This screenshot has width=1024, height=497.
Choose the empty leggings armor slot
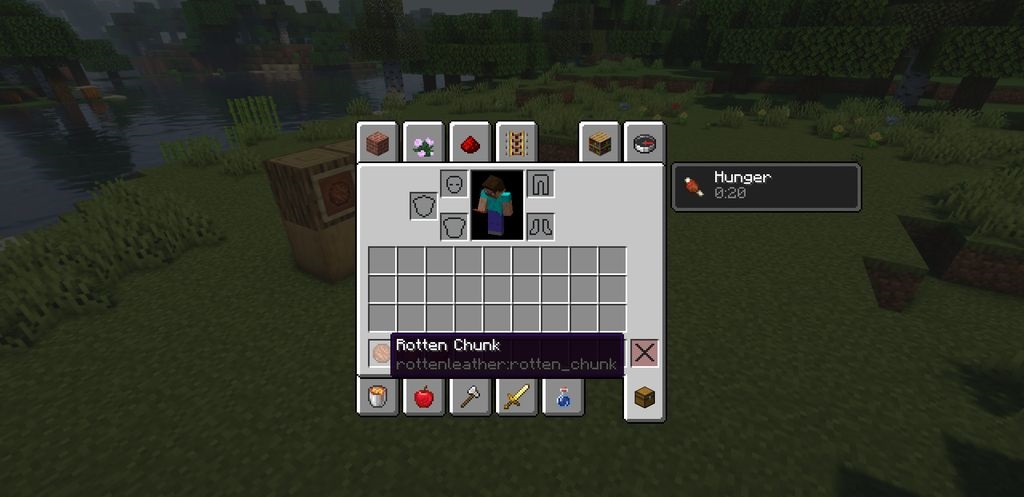click(x=540, y=184)
